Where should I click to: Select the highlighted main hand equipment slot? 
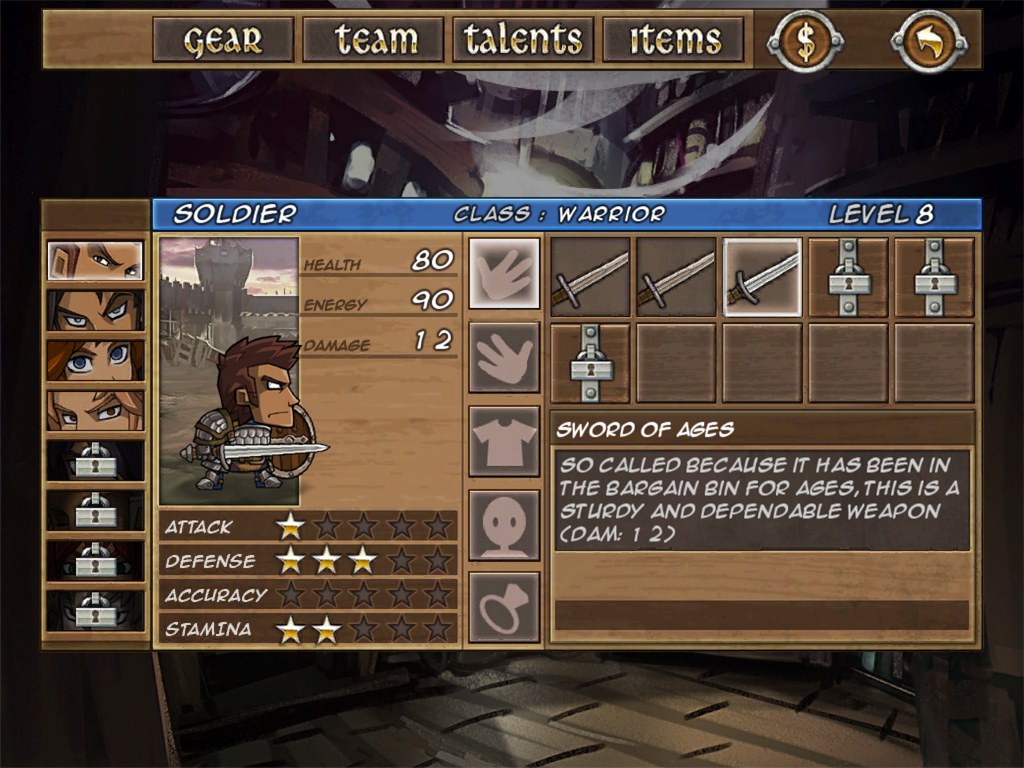(505, 273)
